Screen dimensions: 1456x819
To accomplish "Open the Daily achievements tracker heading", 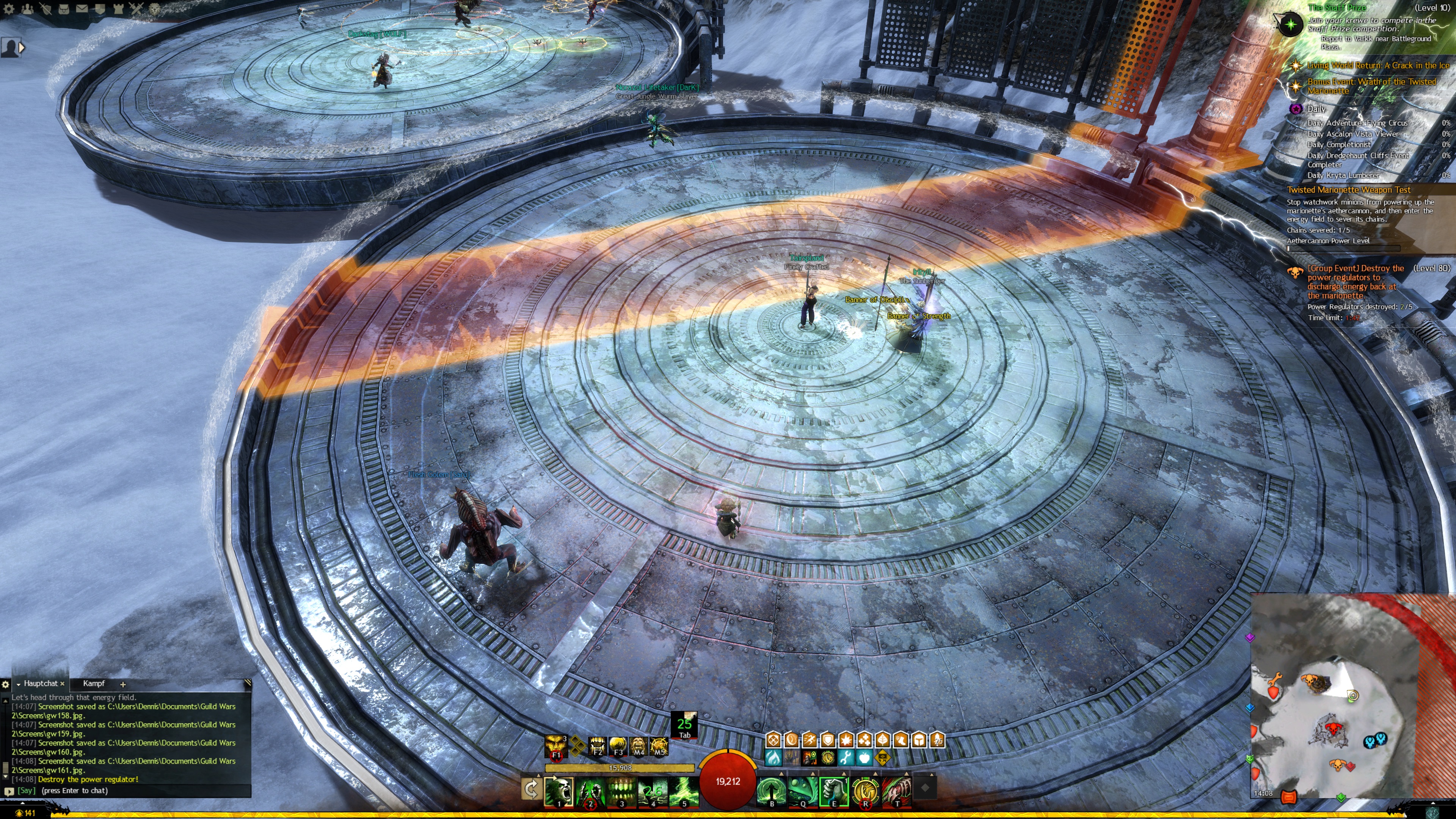I will (1316, 108).
